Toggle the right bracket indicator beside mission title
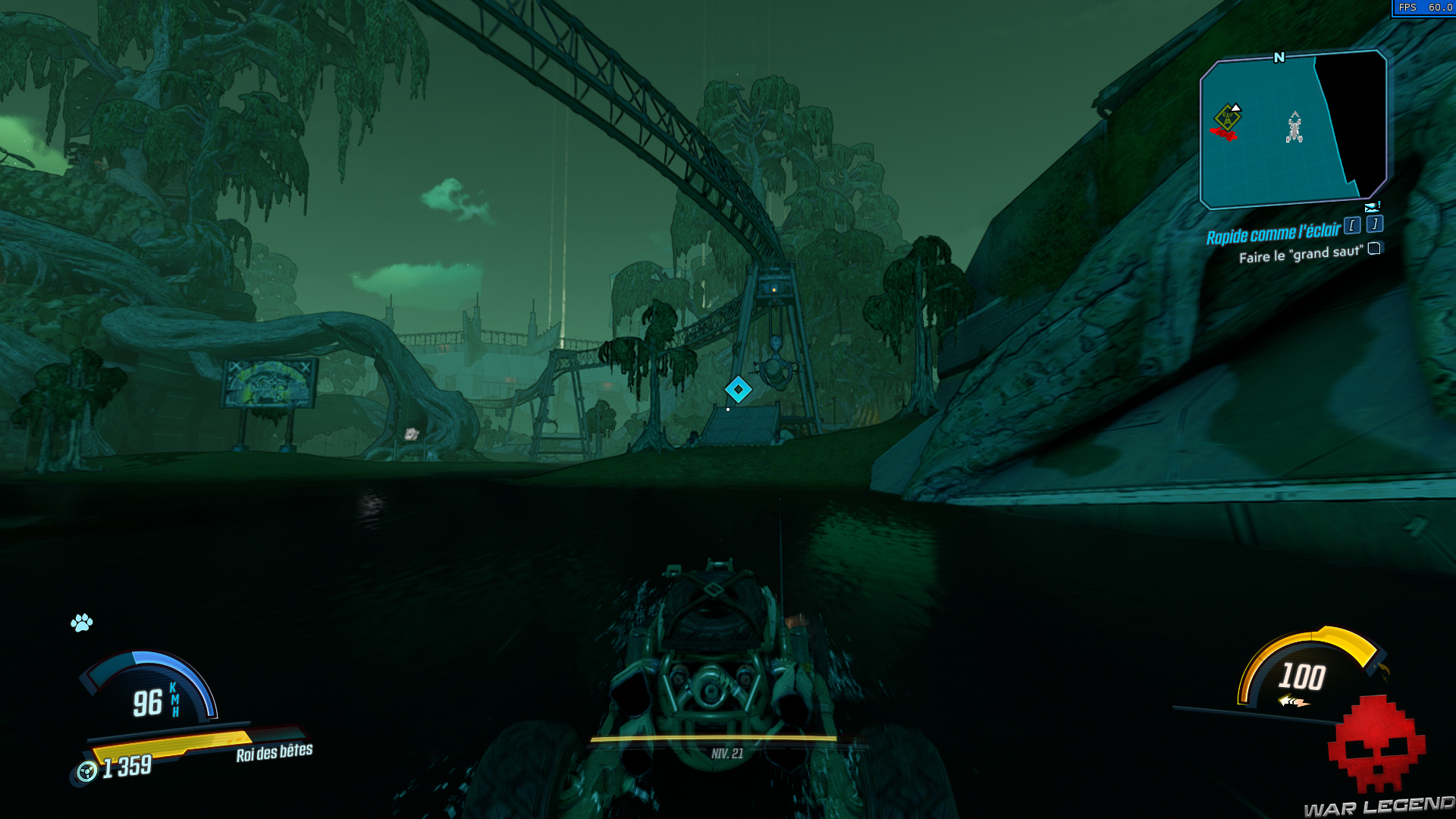This screenshot has height=819, width=1456. pos(1374,224)
